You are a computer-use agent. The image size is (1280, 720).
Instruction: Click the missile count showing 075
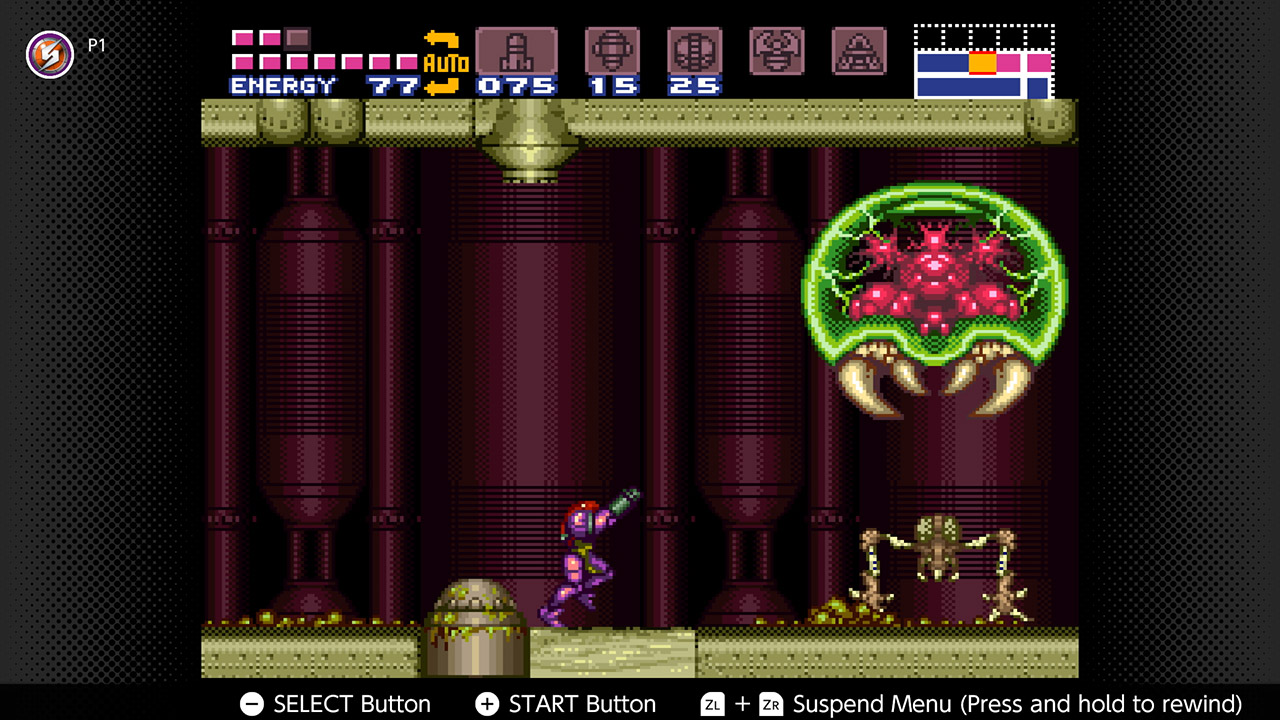[517, 86]
